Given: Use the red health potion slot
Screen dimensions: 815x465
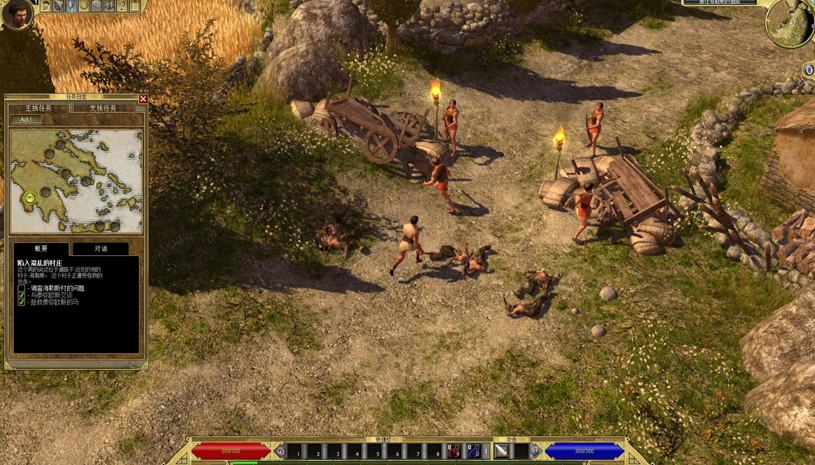Looking at the screenshot, I should (x=454, y=452).
